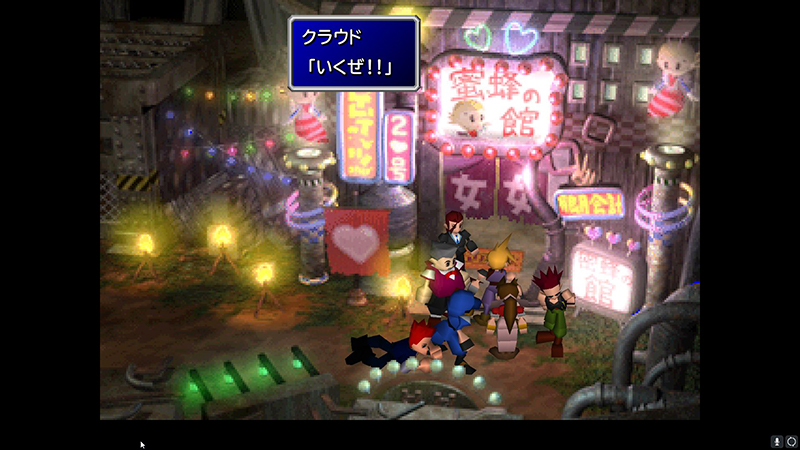Viewport: 800px width, 450px height.
Task: Click the circular arrows icon in the overlay
Action: pos(790,441)
